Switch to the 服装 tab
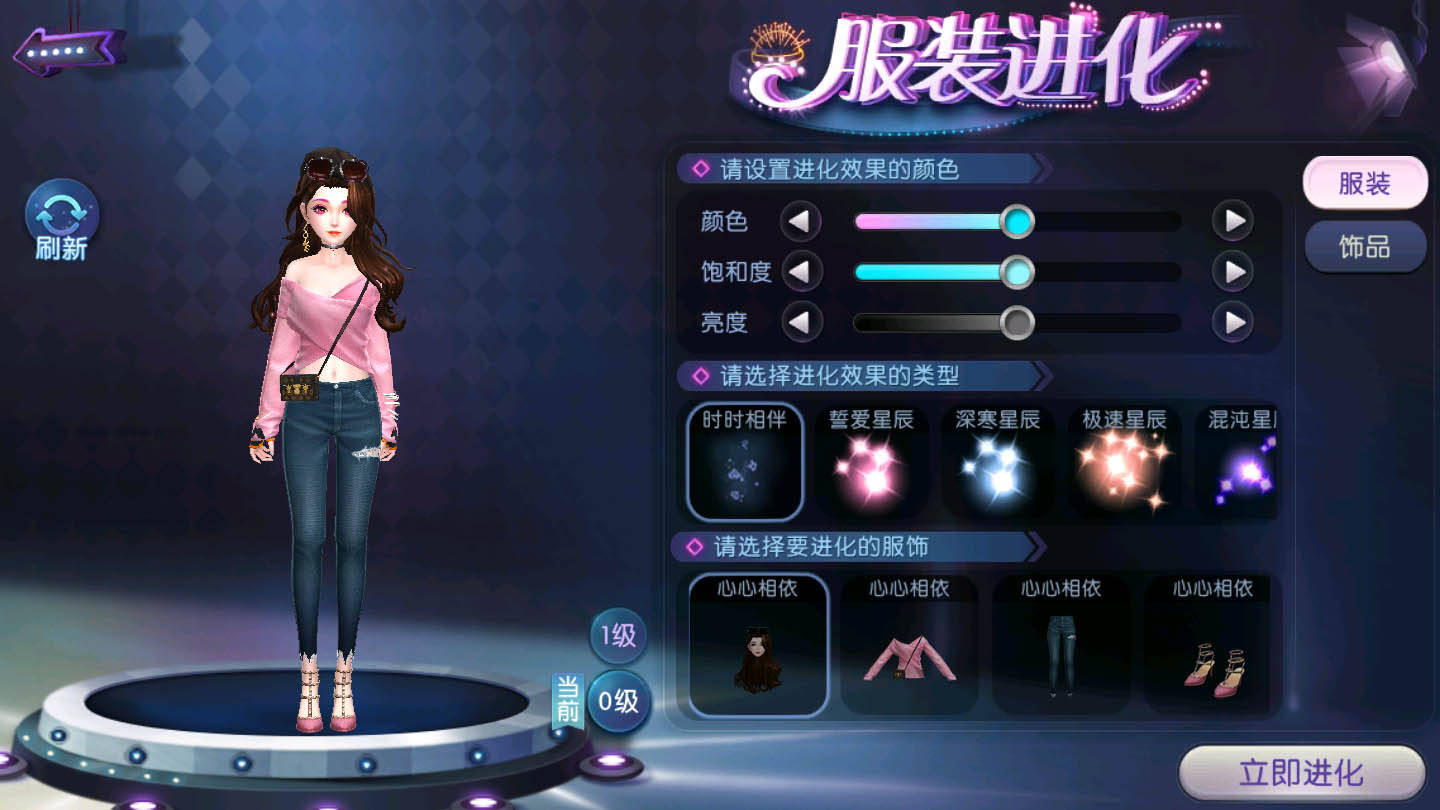 pyautogui.click(x=1364, y=183)
